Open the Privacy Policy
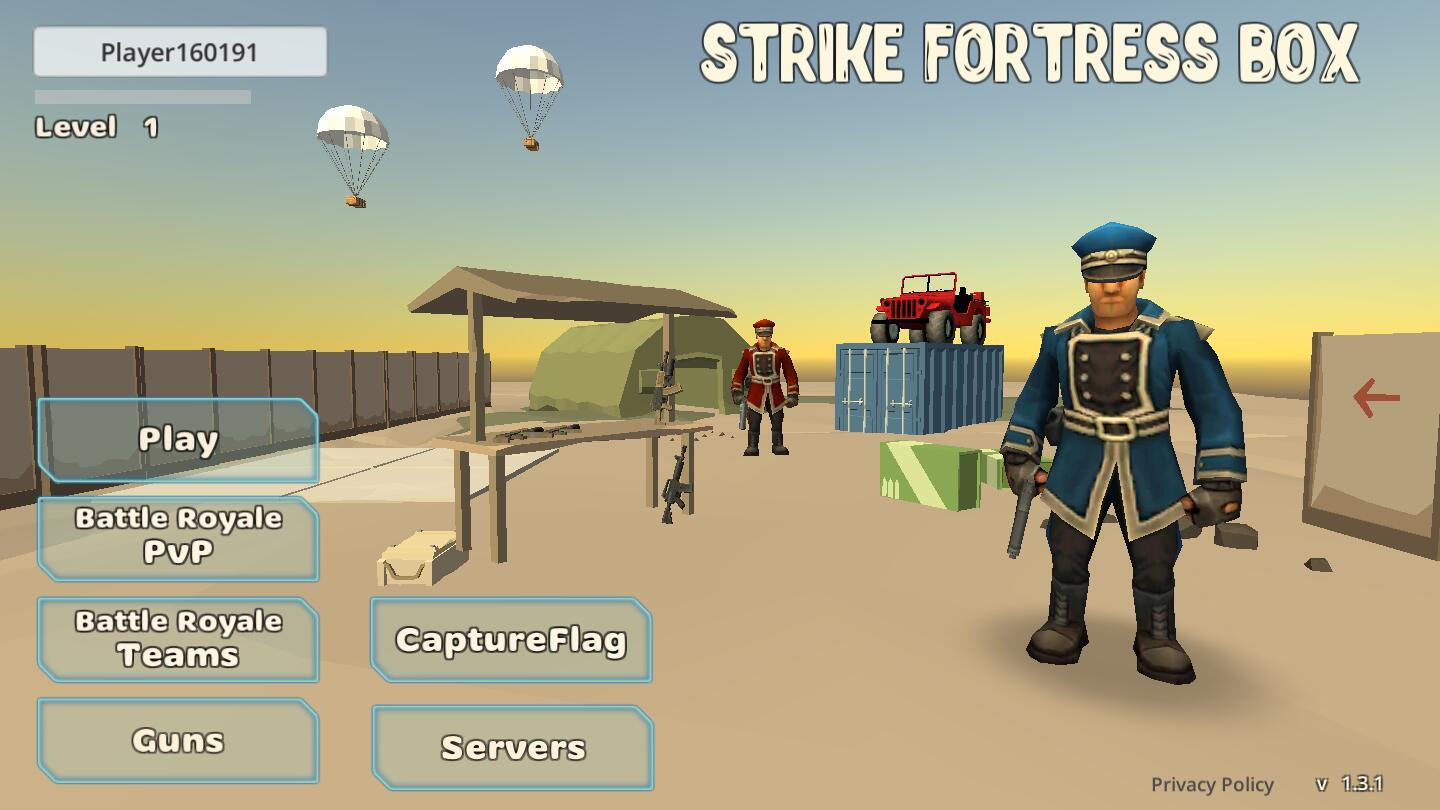This screenshot has height=810, width=1440. coord(1212,783)
